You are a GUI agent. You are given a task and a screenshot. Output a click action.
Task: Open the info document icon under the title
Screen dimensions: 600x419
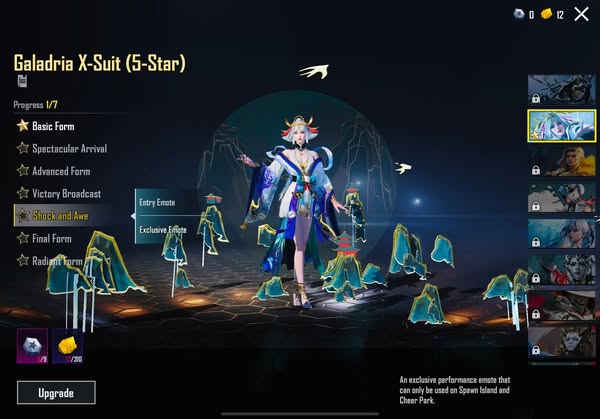click(x=21, y=81)
